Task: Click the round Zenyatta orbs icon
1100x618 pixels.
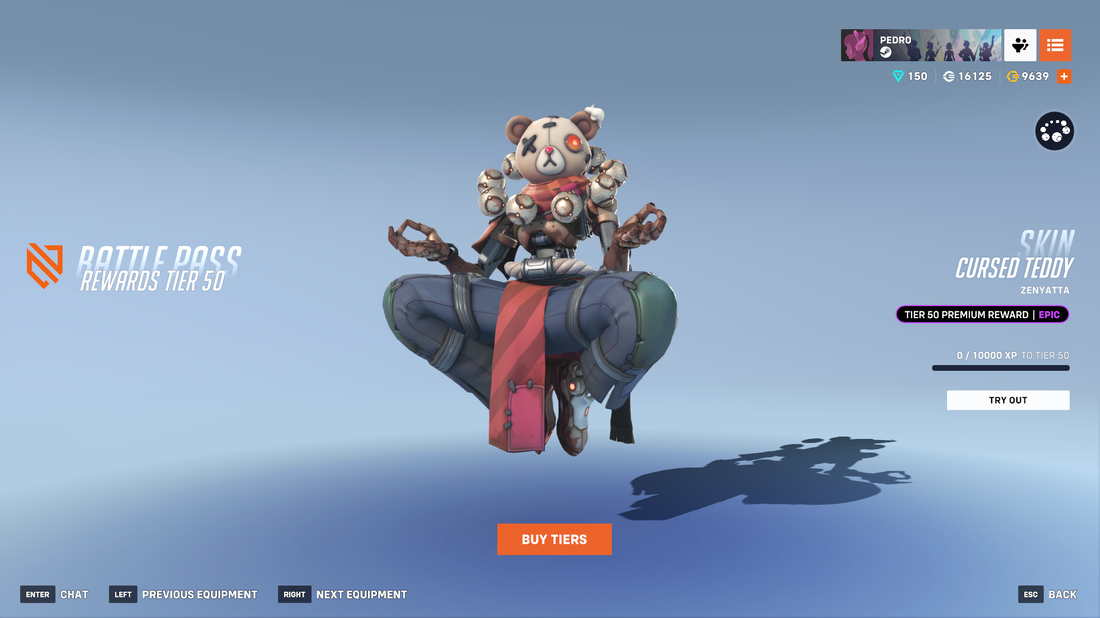Action: [x=1054, y=131]
